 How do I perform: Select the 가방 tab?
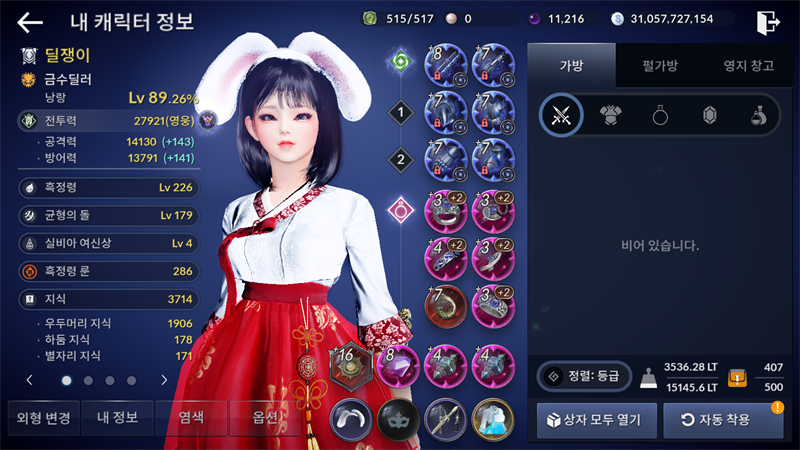(570, 67)
